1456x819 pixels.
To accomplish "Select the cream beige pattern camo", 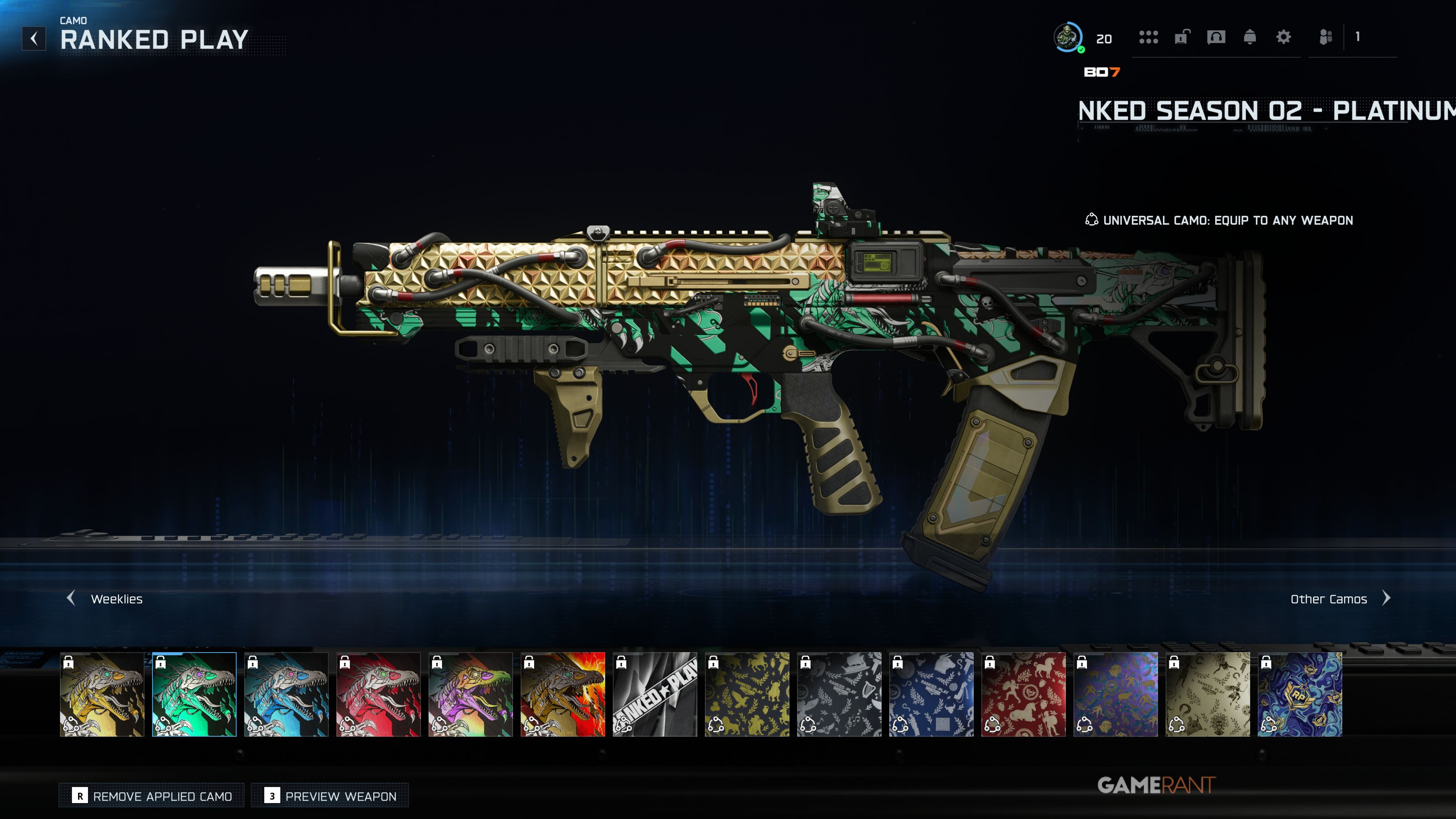I will pyautogui.click(x=1208, y=694).
